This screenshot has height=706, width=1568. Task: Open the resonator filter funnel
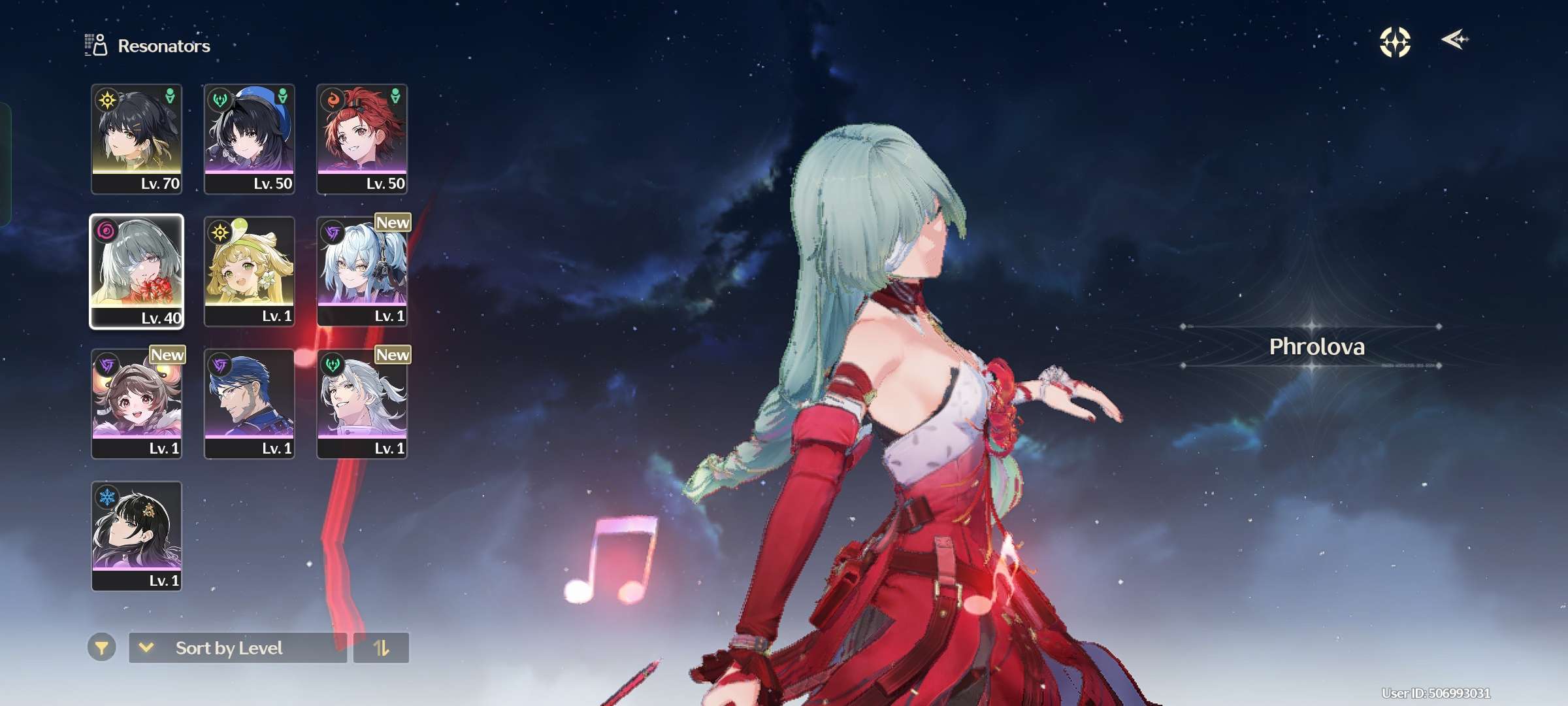point(101,647)
